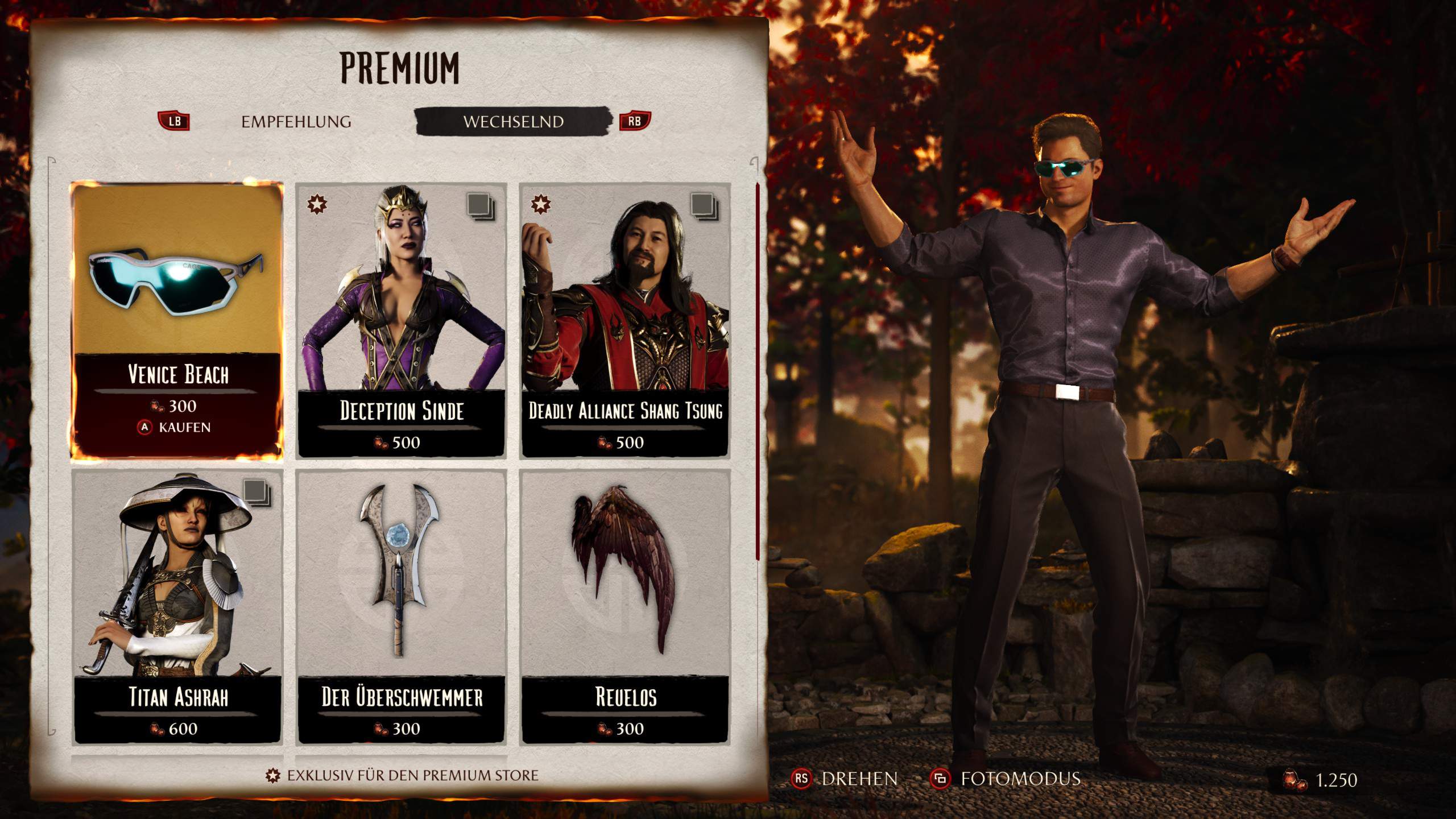Select the Der Überschwemmer weapon card
Screen dimensions: 1456x819
(401, 606)
